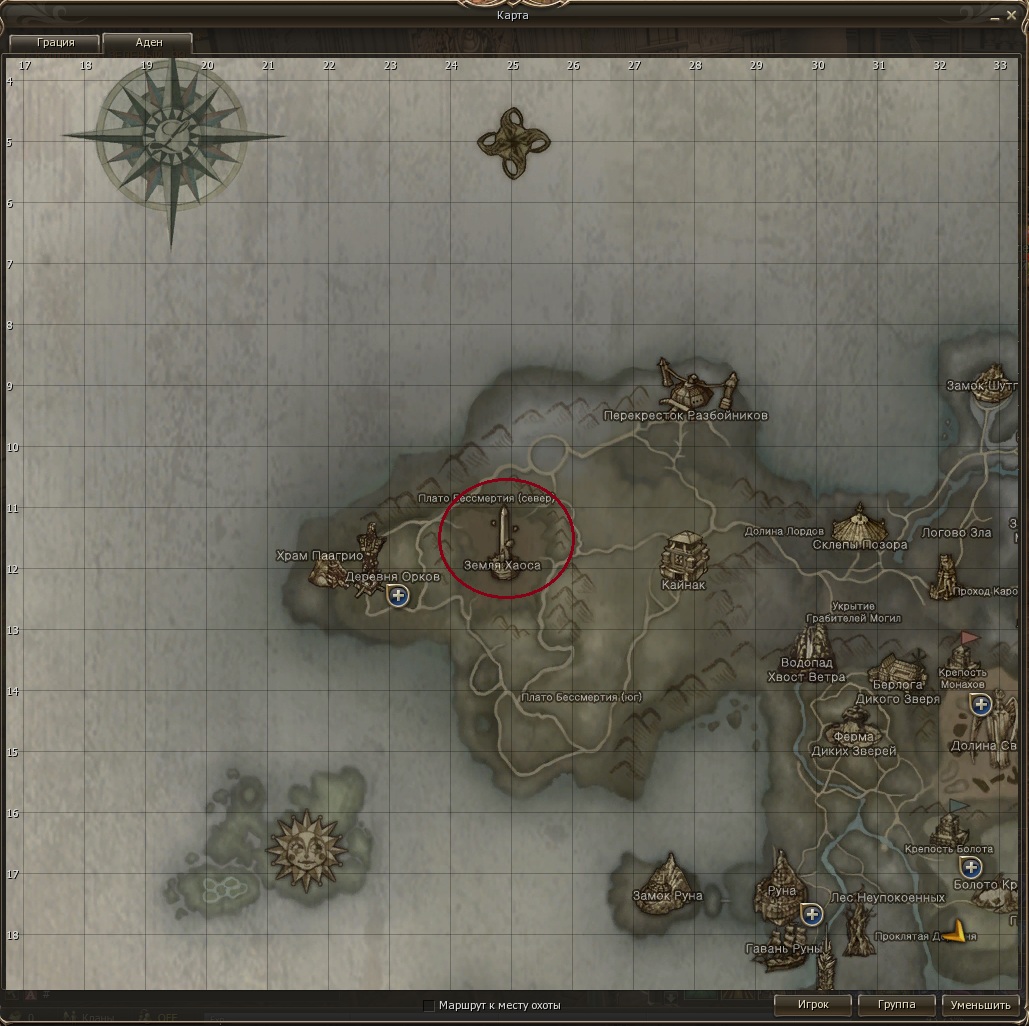The image size is (1029, 1026).
Task: Shrink the map with Уменьшить button
Action: (980, 1004)
